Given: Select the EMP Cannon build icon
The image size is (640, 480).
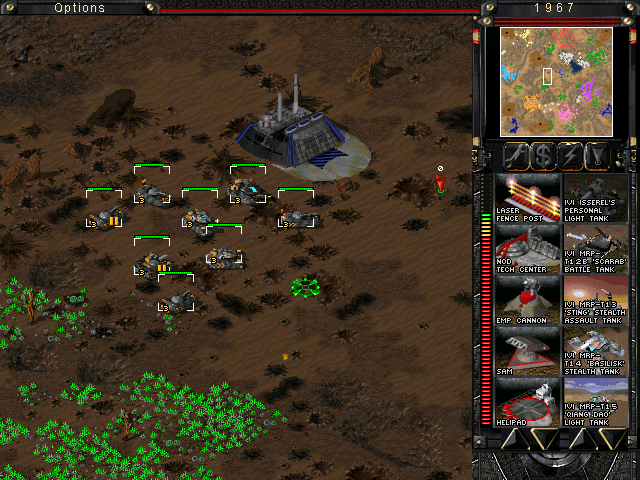Looking at the screenshot, I should [x=527, y=300].
